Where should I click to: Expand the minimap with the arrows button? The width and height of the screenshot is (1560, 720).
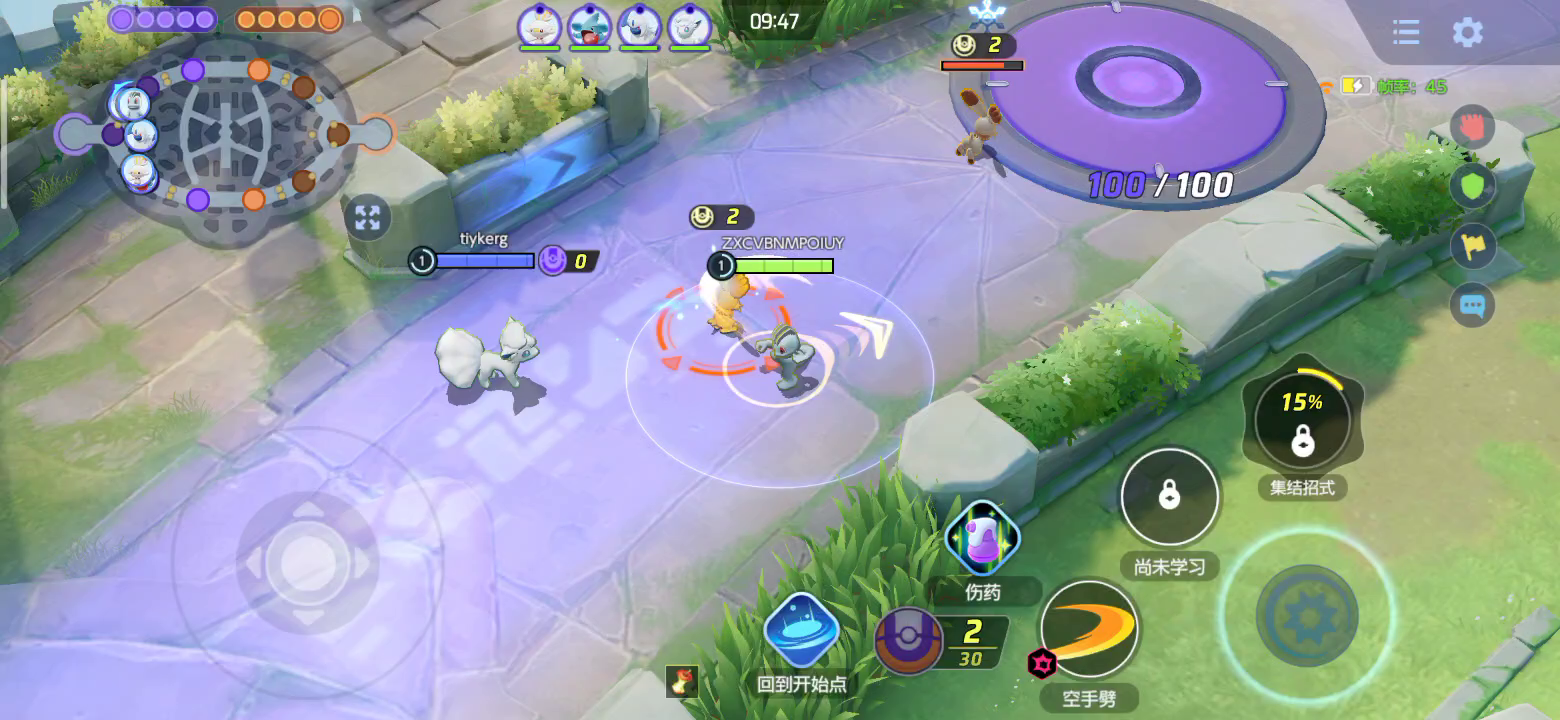pyautogui.click(x=367, y=218)
